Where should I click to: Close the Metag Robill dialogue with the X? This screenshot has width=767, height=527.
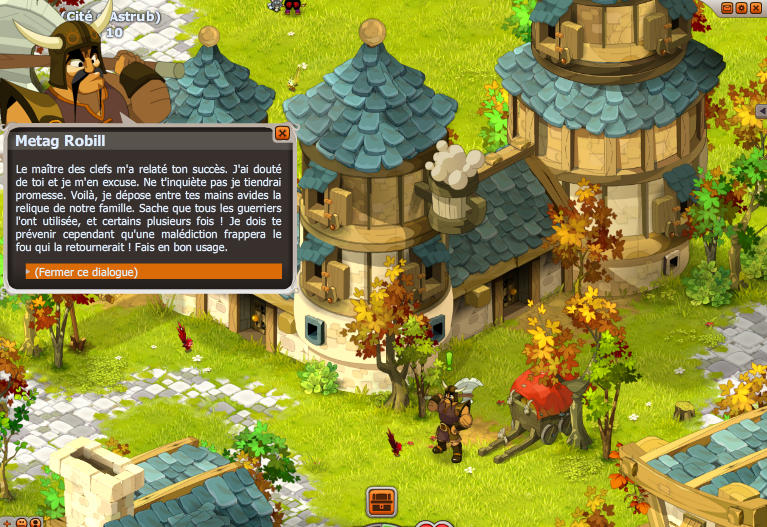tap(282, 133)
